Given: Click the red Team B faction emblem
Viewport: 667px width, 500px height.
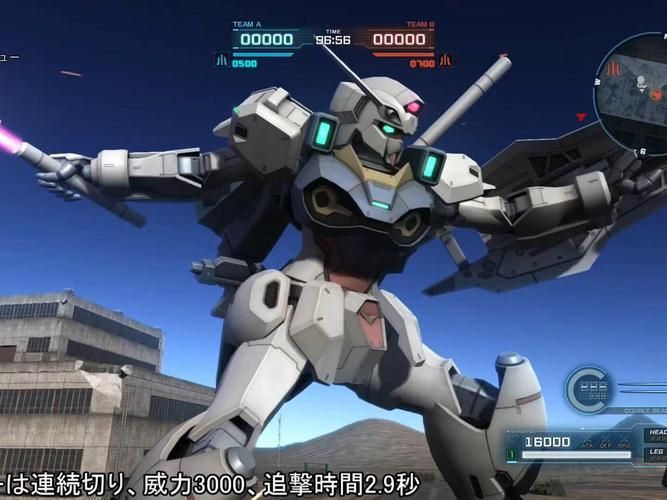Looking at the screenshot, I should tap(445, 60).
